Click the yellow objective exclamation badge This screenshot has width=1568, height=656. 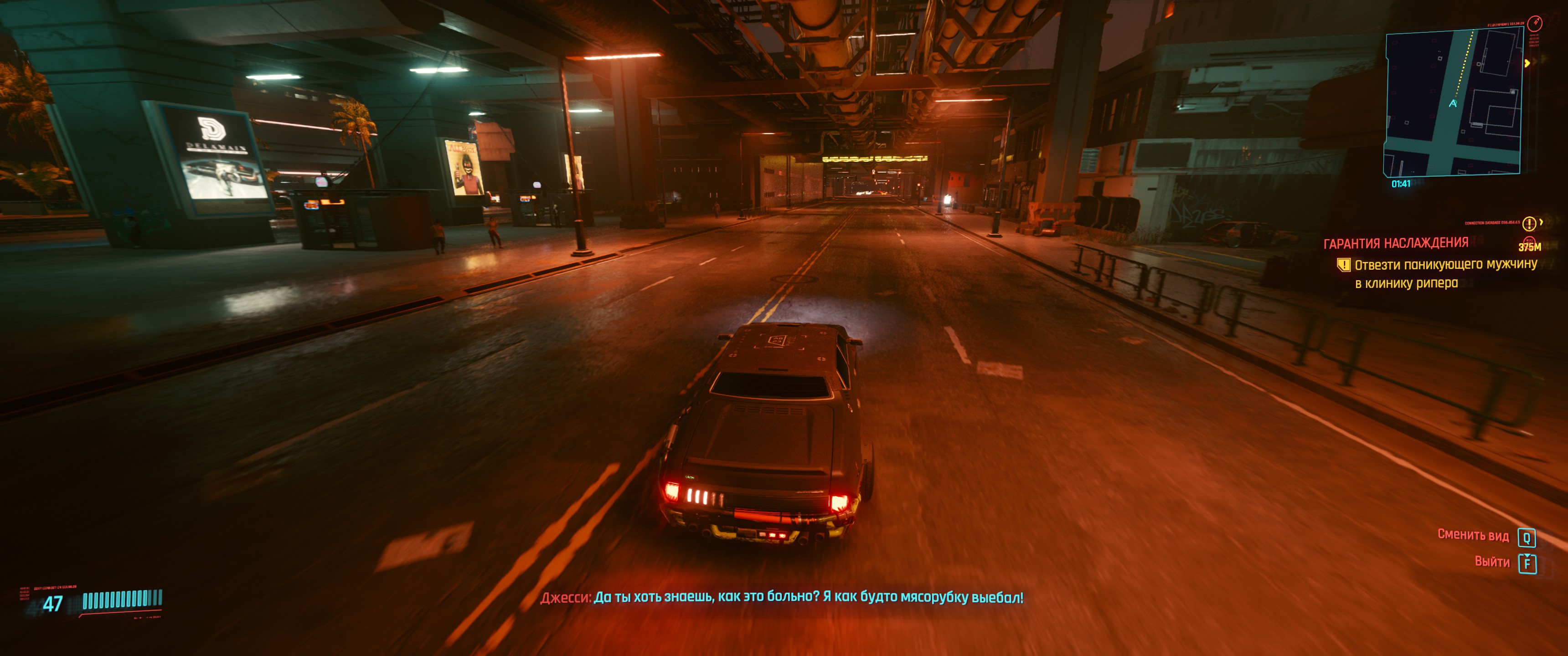point(1343,265)
